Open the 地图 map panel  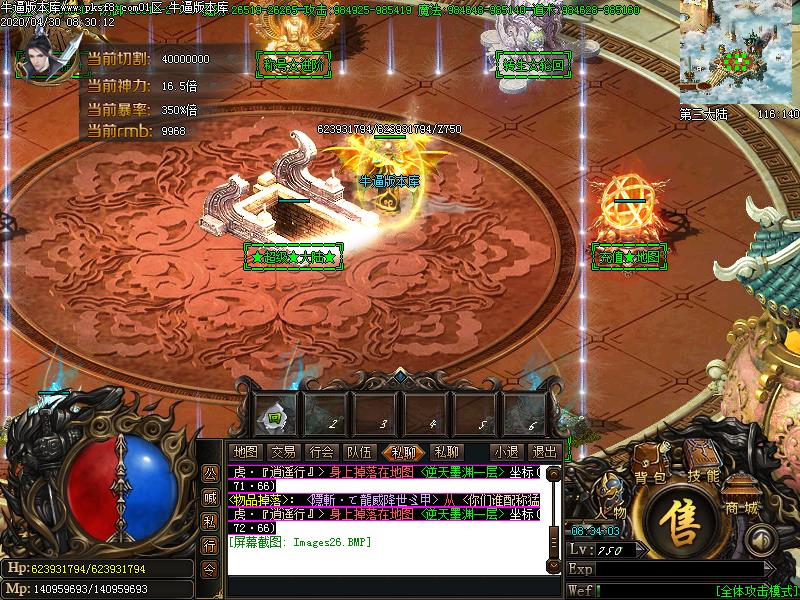click(x=245, y=452)
